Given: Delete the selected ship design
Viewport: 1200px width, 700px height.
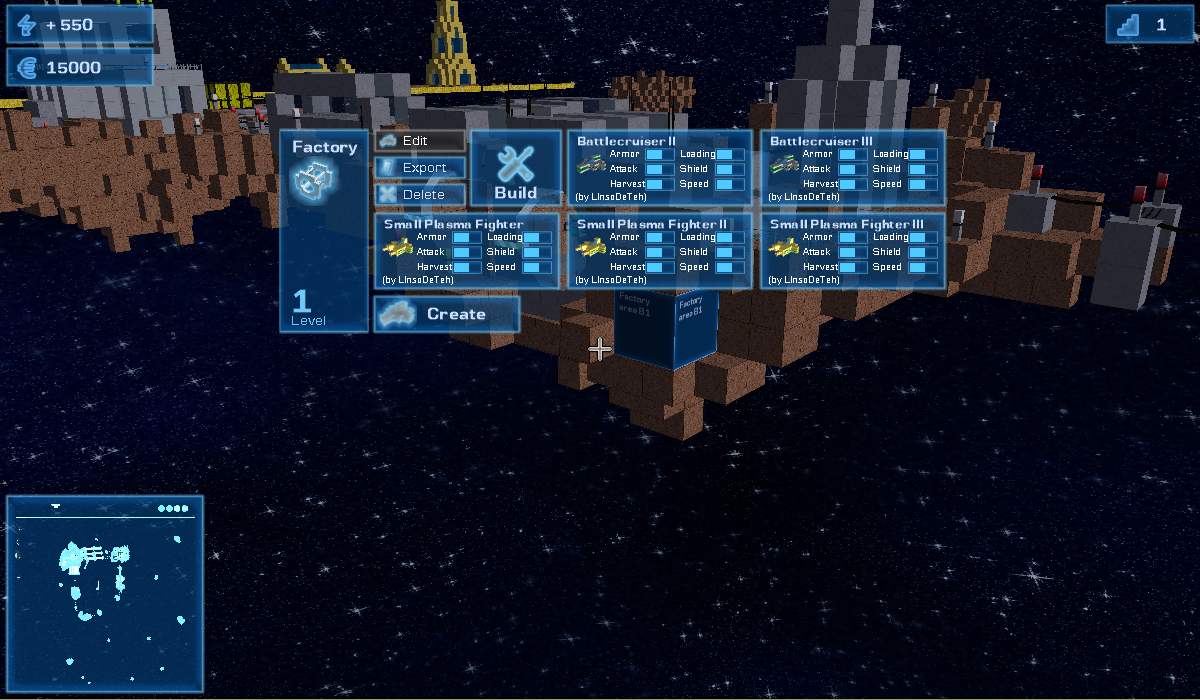Looking at the screenshot, I should tap(420, 194).
